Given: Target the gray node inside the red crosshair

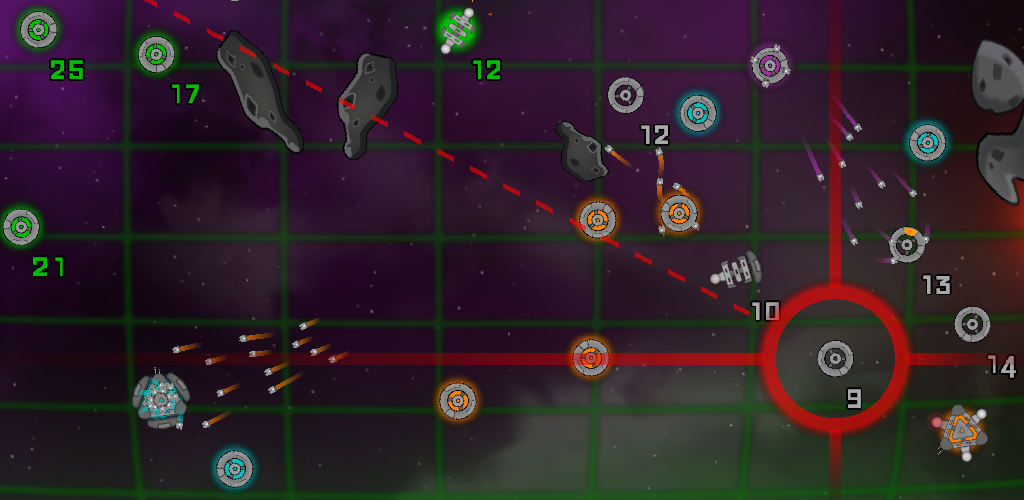Looking at the screenshot, I should pyautogui.click(x=835, y=357).
